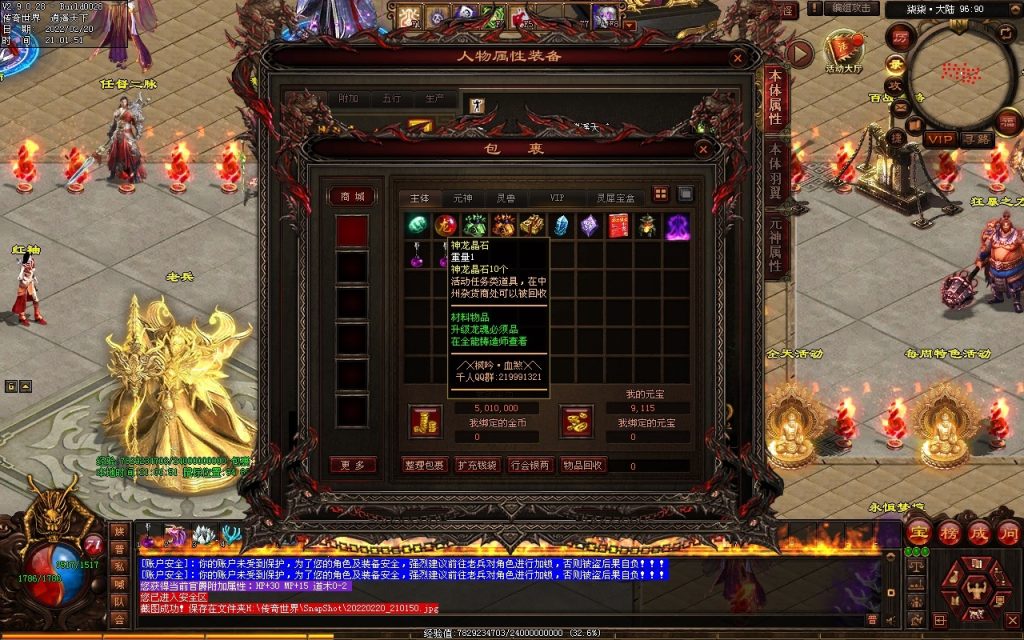Choose the 物品回收 item recycle button

(582, 465)
